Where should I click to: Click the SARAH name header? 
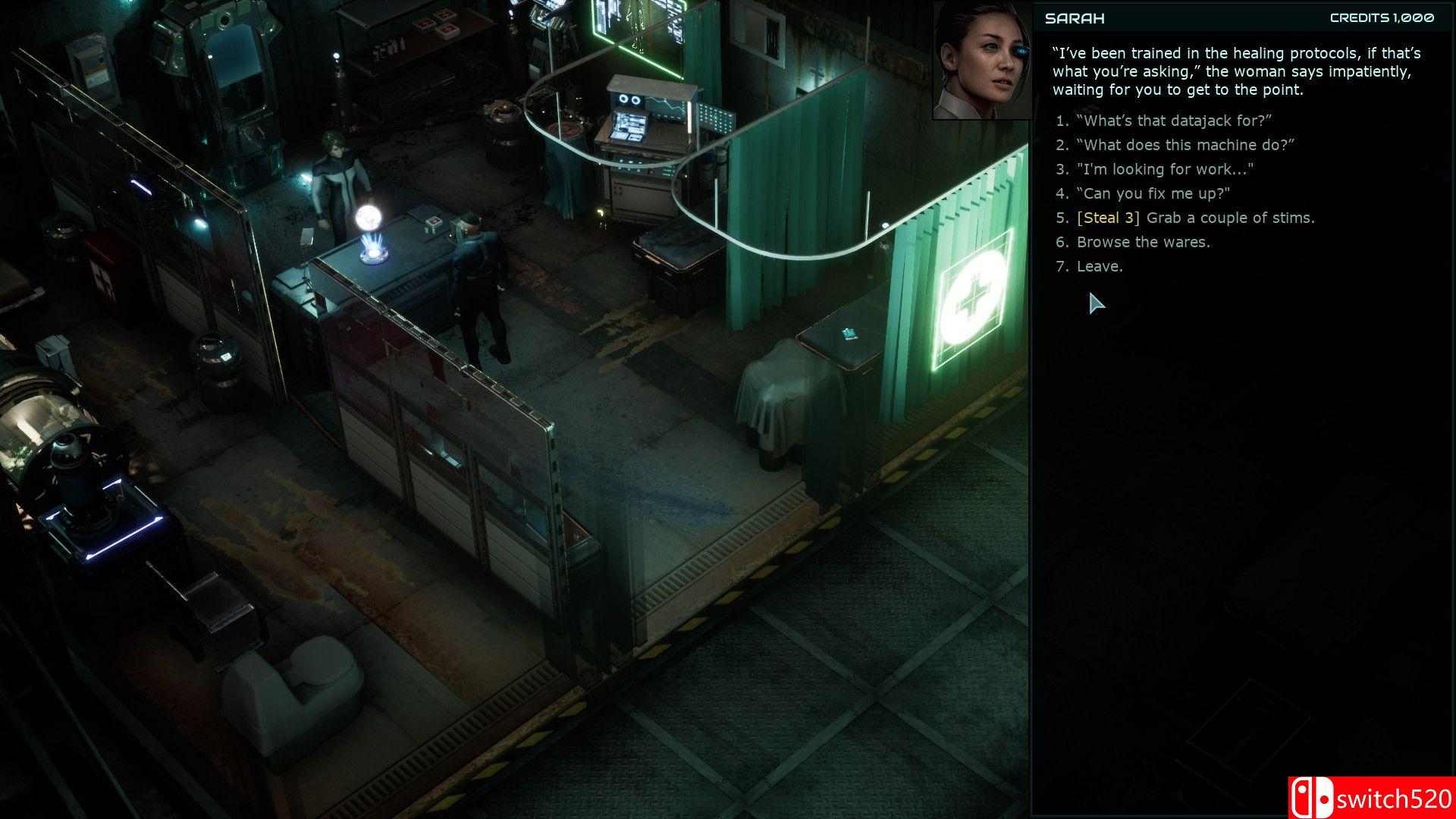point(1074,18)
